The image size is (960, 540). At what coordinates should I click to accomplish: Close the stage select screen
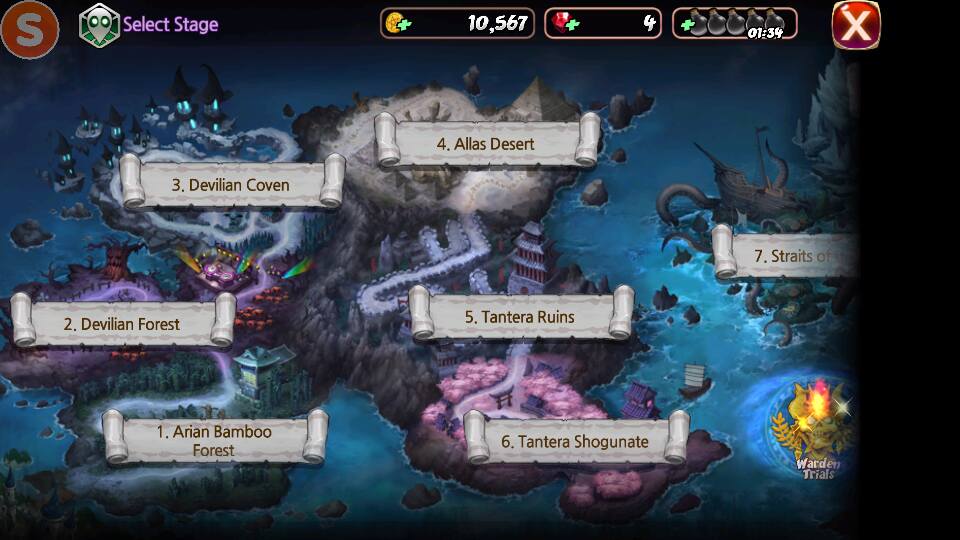click(x=856, y=25)
